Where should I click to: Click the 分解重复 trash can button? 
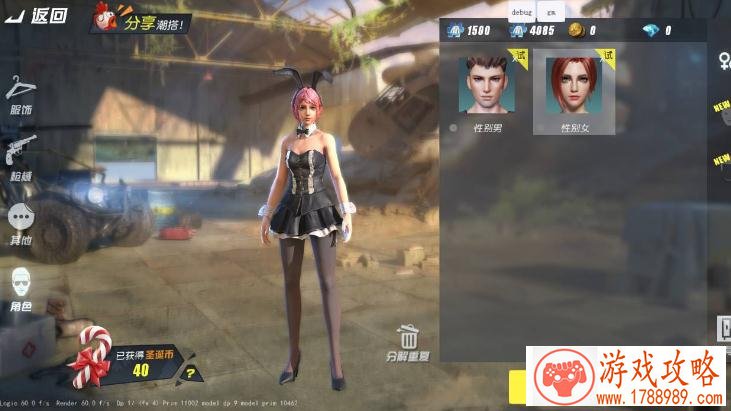[x=407, y=342]
